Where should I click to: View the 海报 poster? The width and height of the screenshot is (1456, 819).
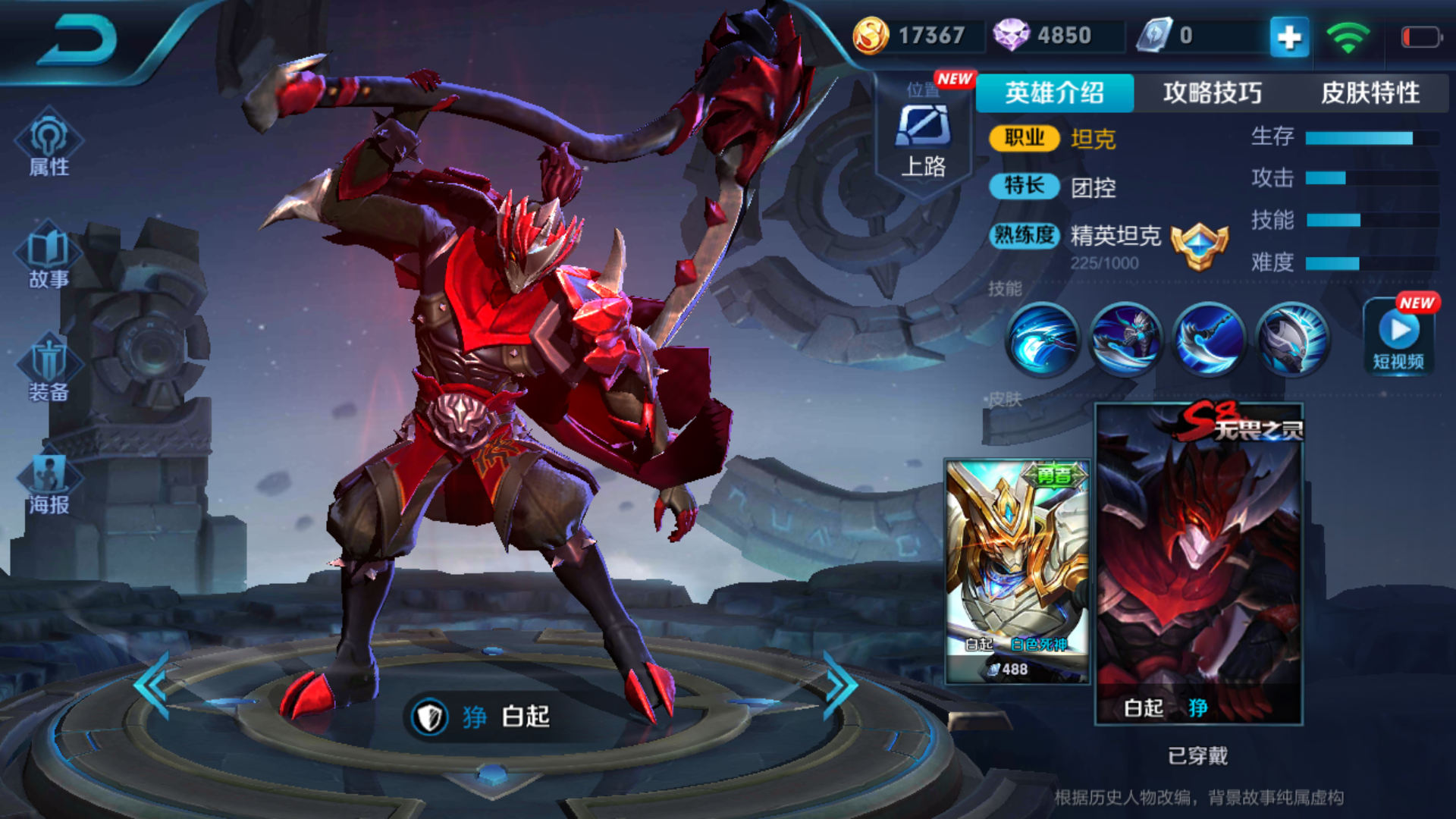pos(49,482)
